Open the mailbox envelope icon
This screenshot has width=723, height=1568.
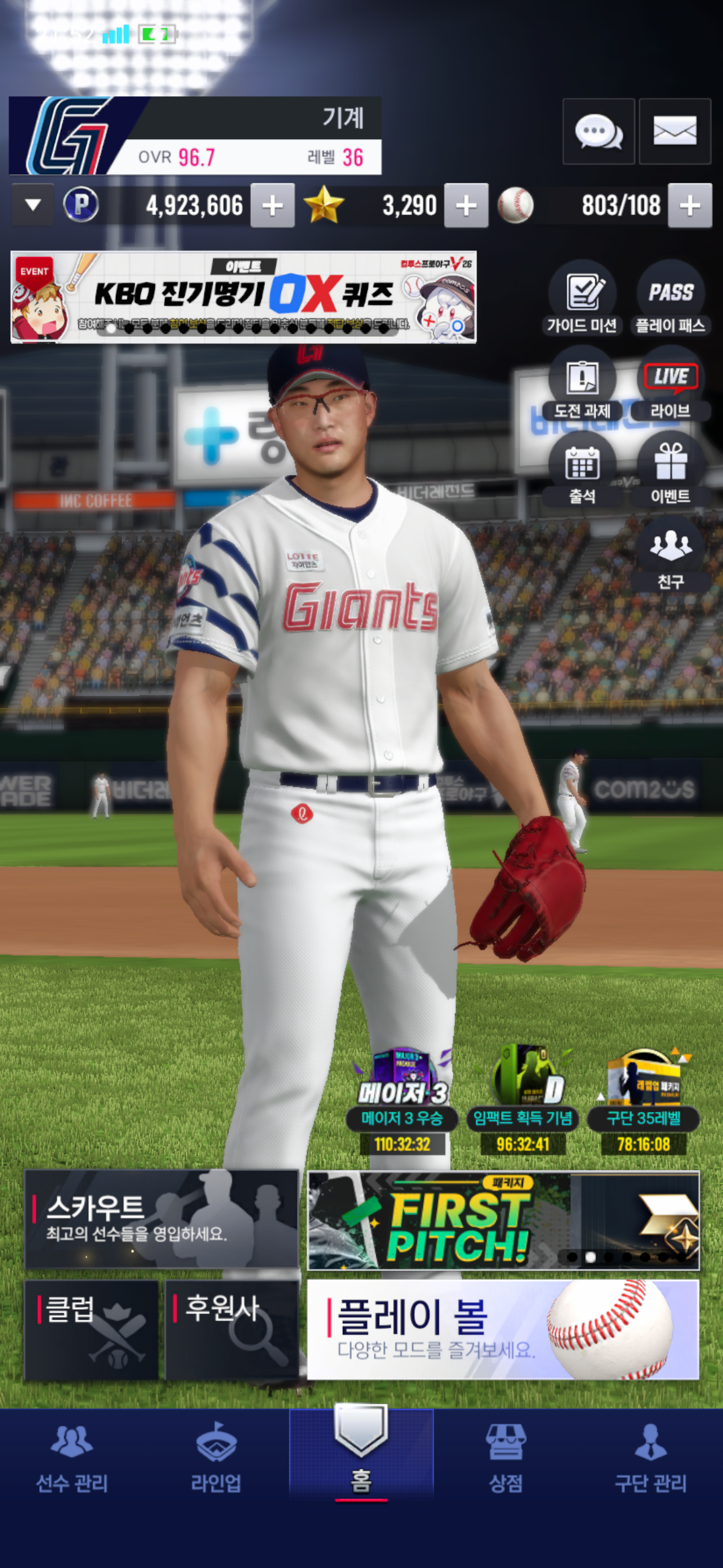click(675, 131)
